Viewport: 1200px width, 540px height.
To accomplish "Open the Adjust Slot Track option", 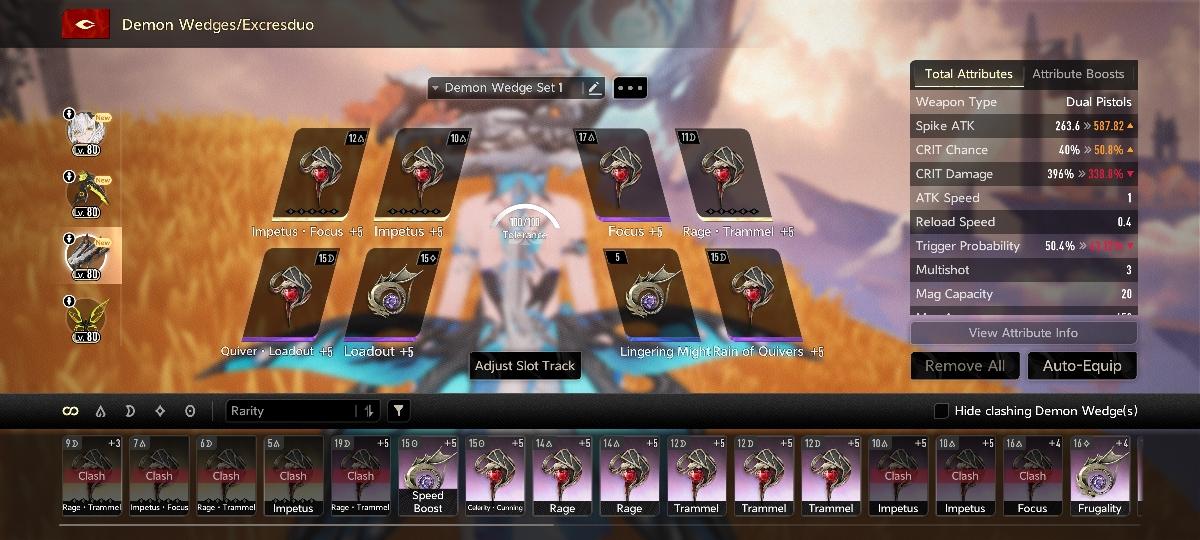I will coord(525,366).
